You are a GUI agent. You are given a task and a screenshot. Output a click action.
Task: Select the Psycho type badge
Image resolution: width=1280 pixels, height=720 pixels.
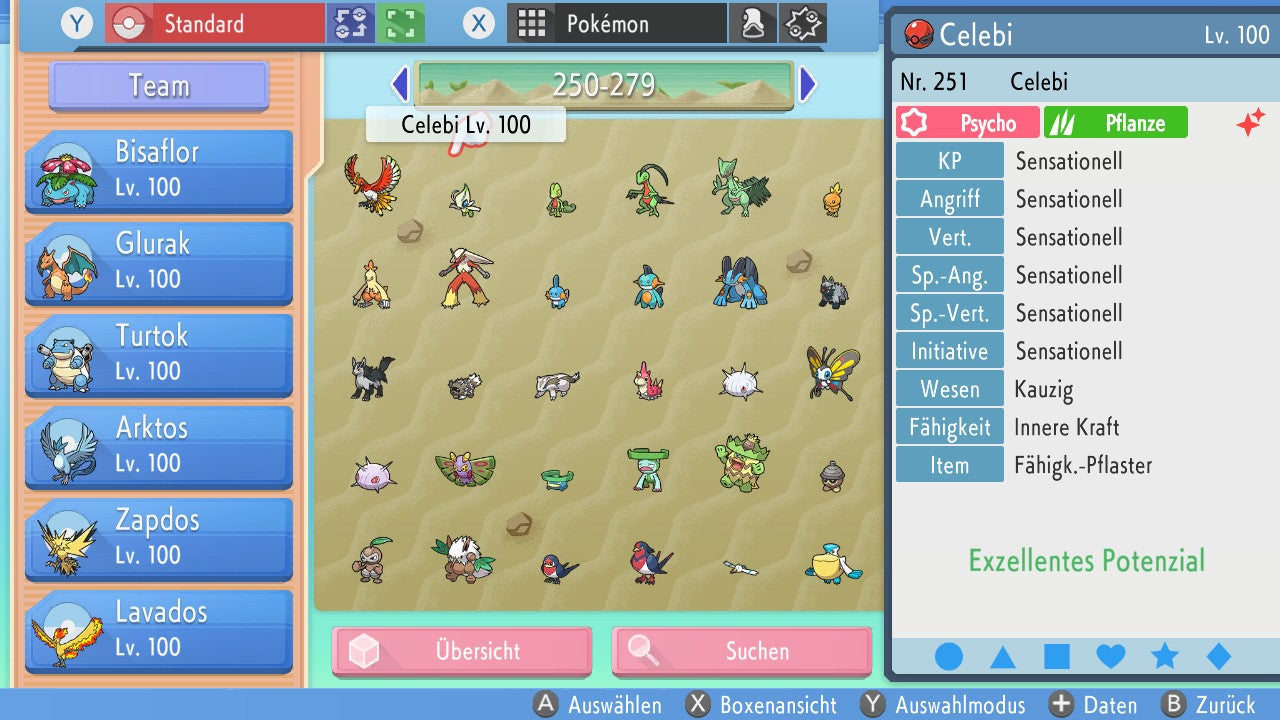tap(965, 122)
